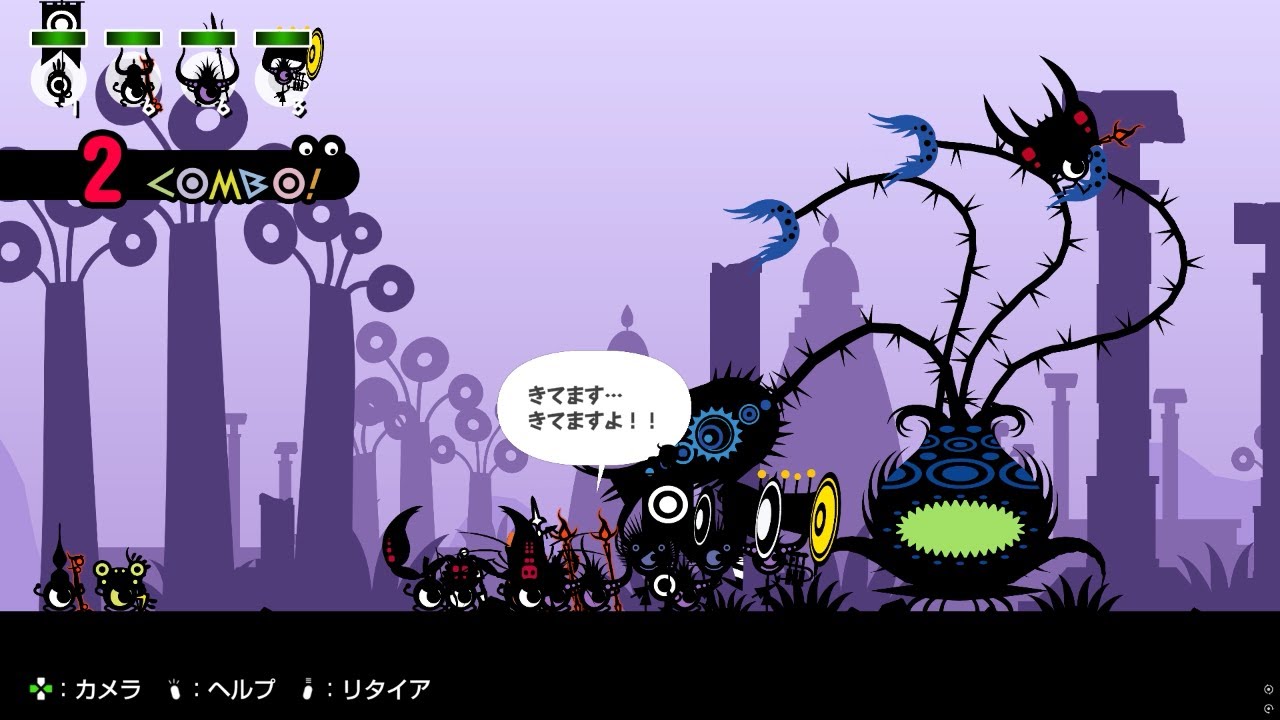
Task: Click the green D-pad camera icon
Action: pos(40,689)
